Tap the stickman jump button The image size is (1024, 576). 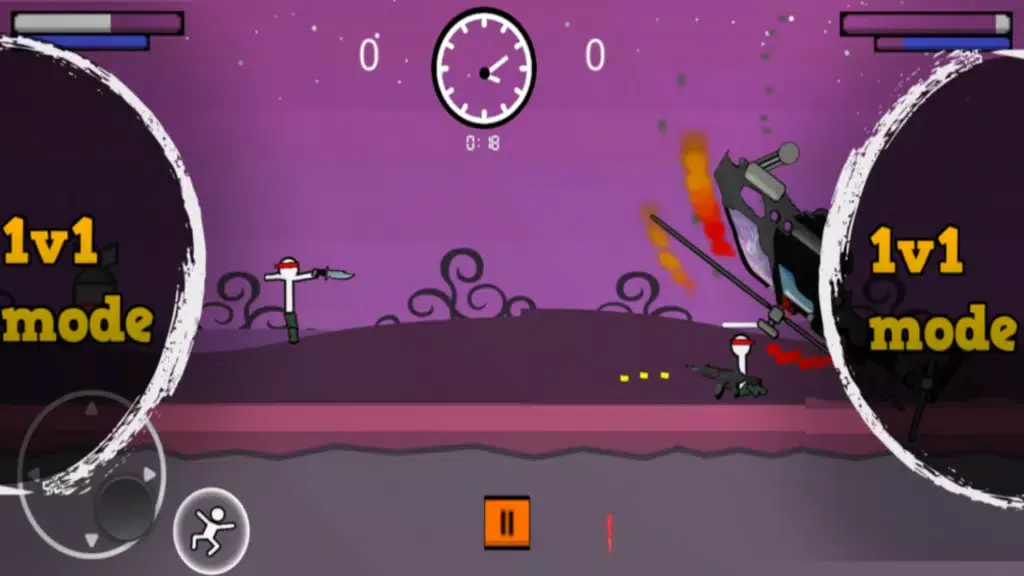click(211, 523)
